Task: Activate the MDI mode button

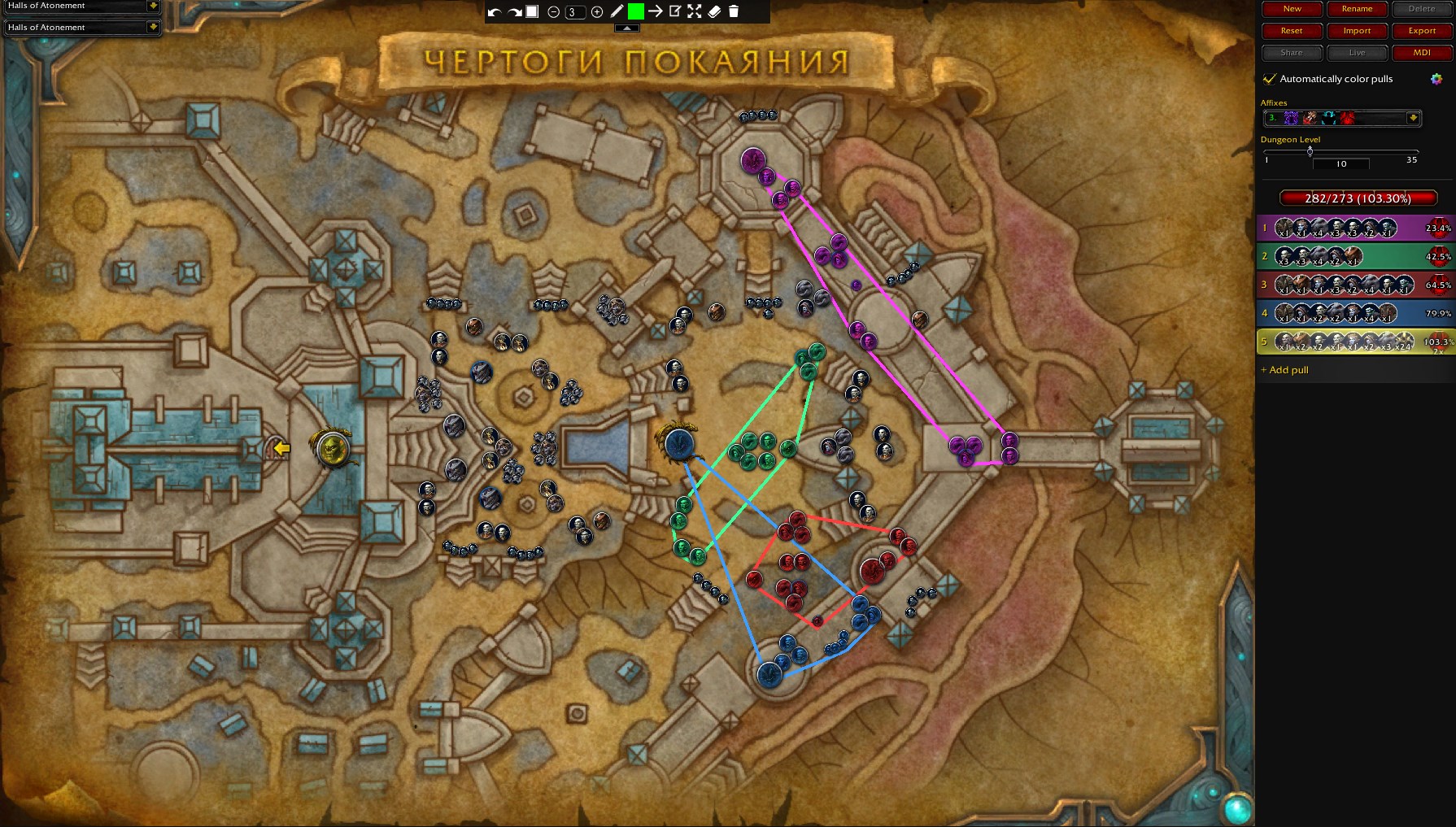Action: tap(1422, 53)
